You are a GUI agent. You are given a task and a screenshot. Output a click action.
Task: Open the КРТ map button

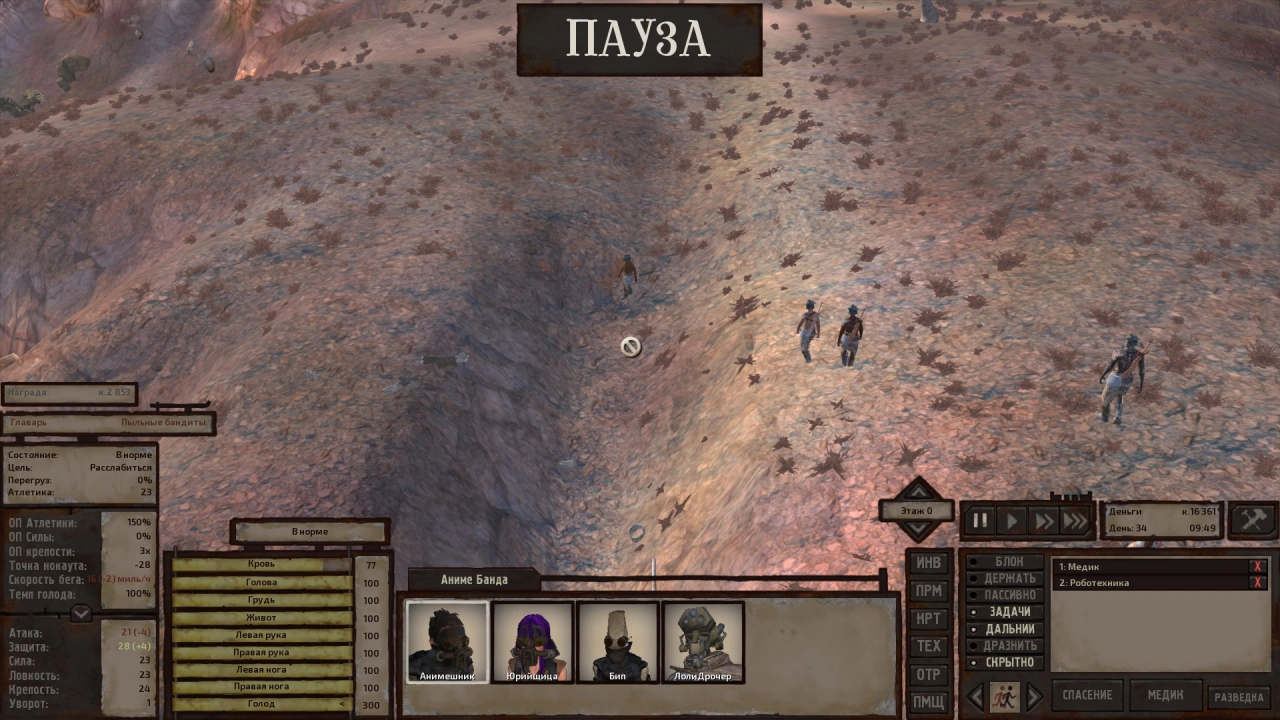[x=928, y=619]
